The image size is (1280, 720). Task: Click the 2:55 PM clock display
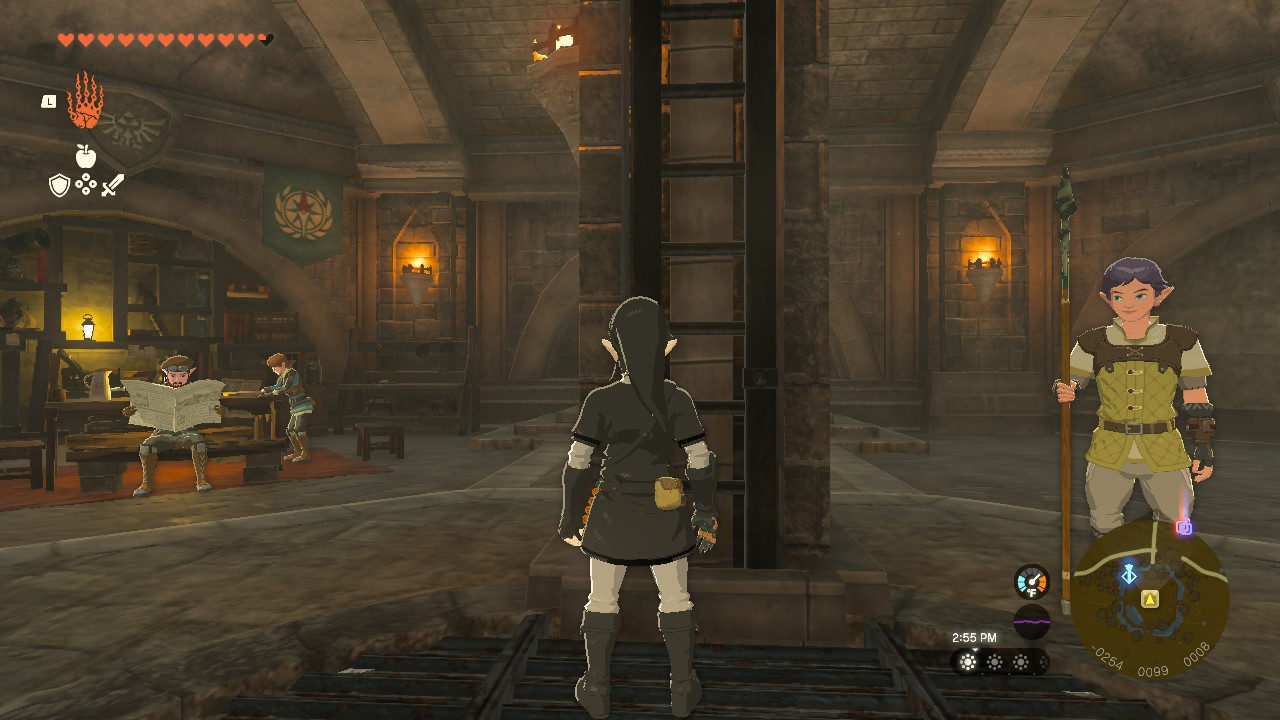pyautogui.click(x=975, y=637)
